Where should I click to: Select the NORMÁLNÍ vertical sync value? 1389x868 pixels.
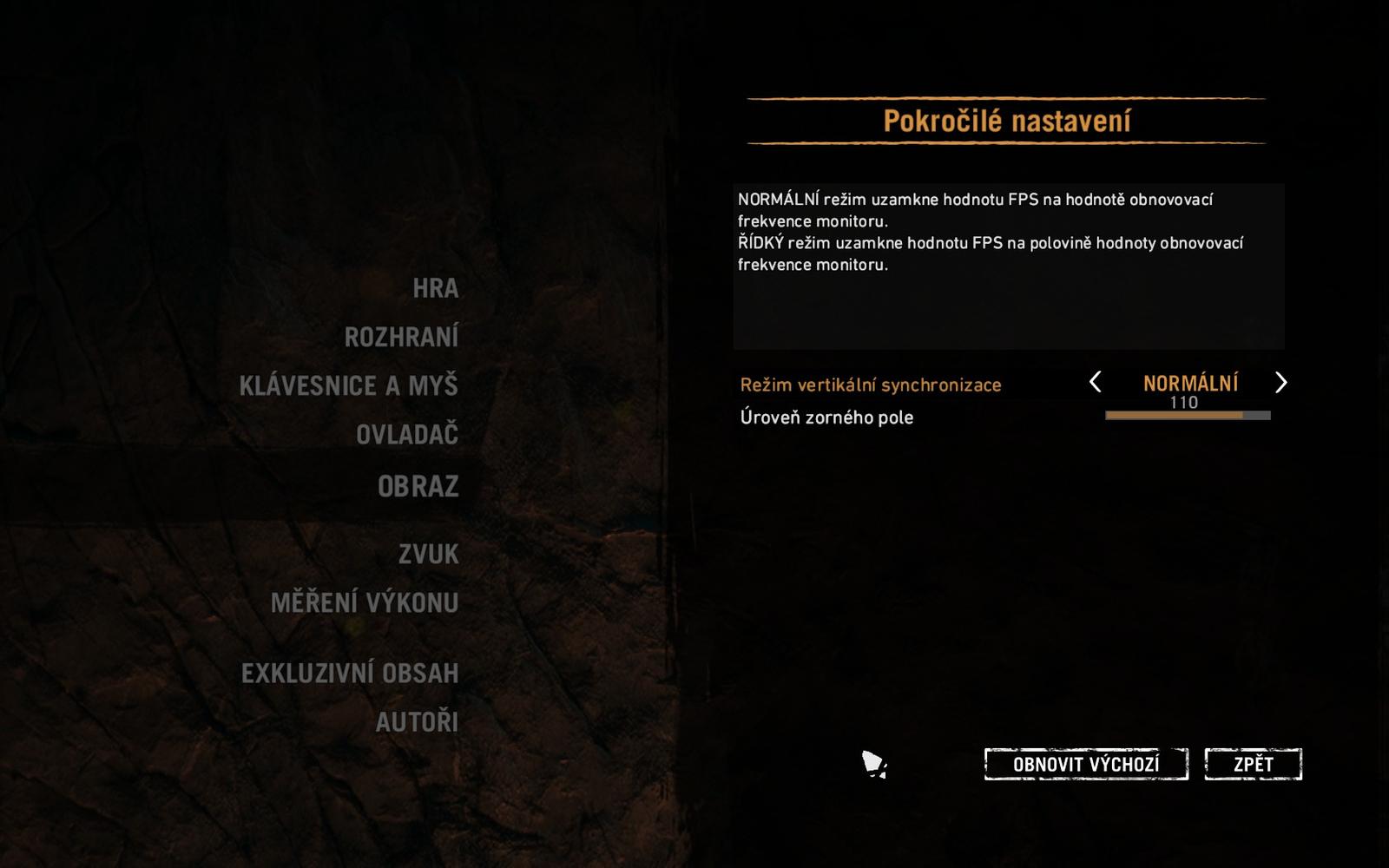point(1190,382)
